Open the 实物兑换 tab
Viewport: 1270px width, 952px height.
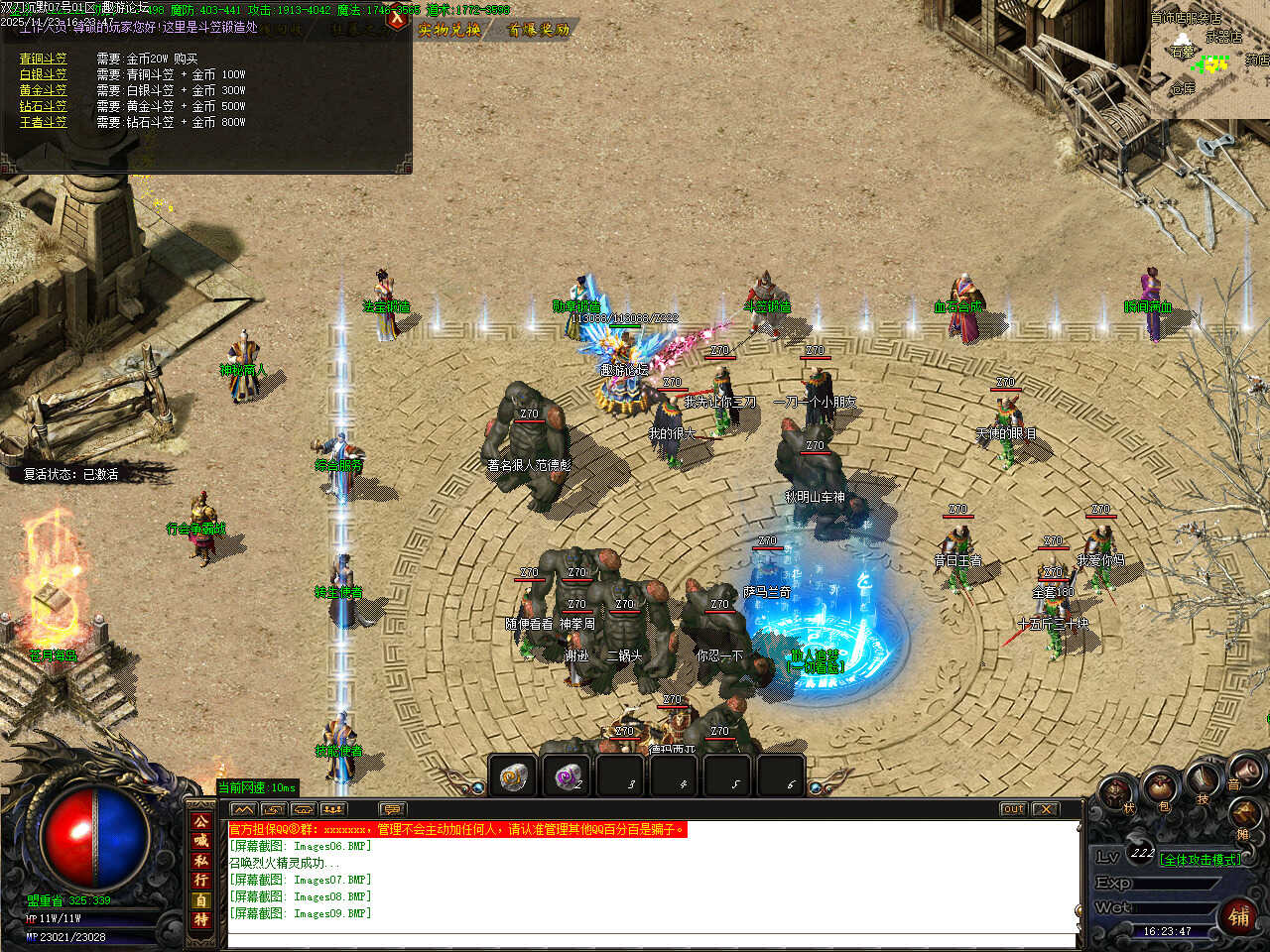point(449,30)
